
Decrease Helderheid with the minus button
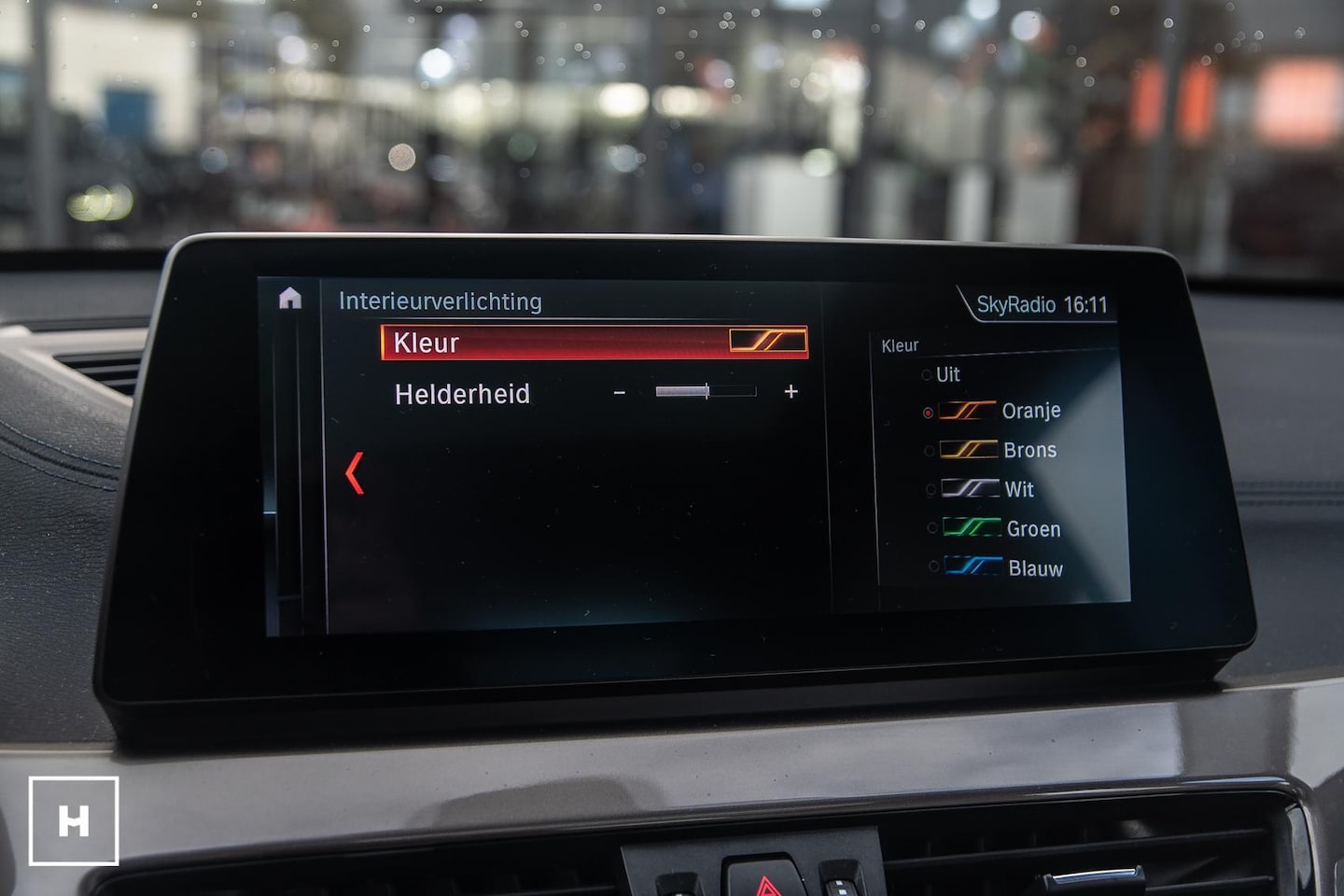click(x=620, y=393)
